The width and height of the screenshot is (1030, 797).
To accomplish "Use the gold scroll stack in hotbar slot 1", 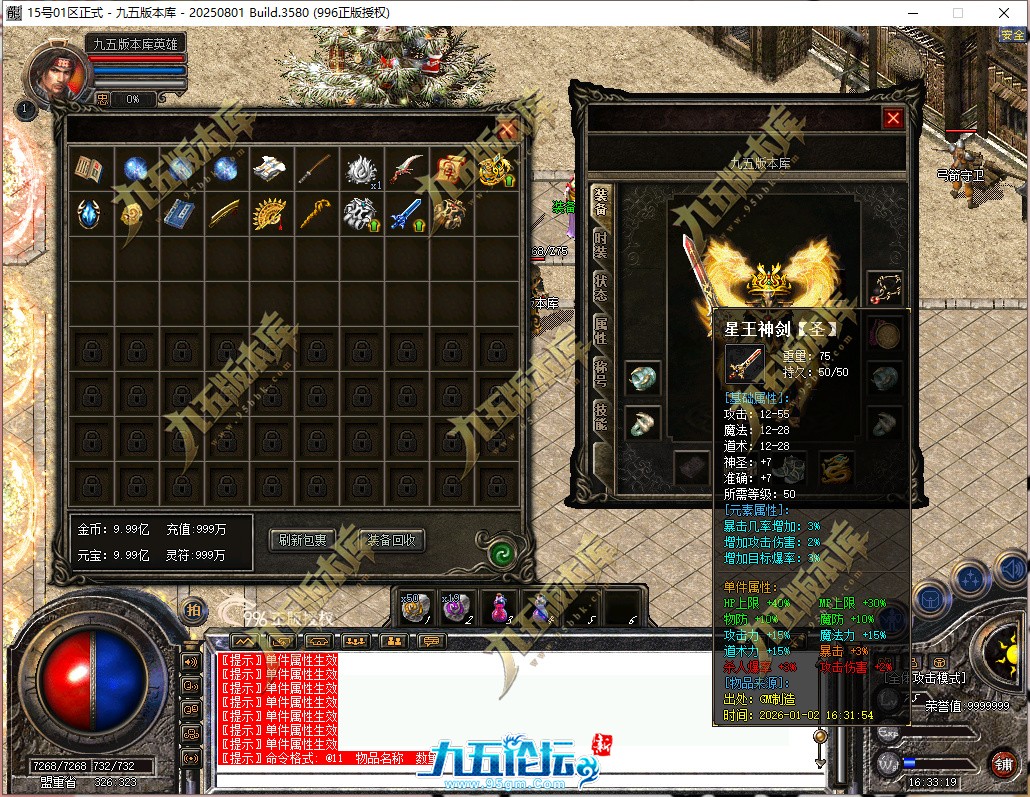I will tap(415, 606).
